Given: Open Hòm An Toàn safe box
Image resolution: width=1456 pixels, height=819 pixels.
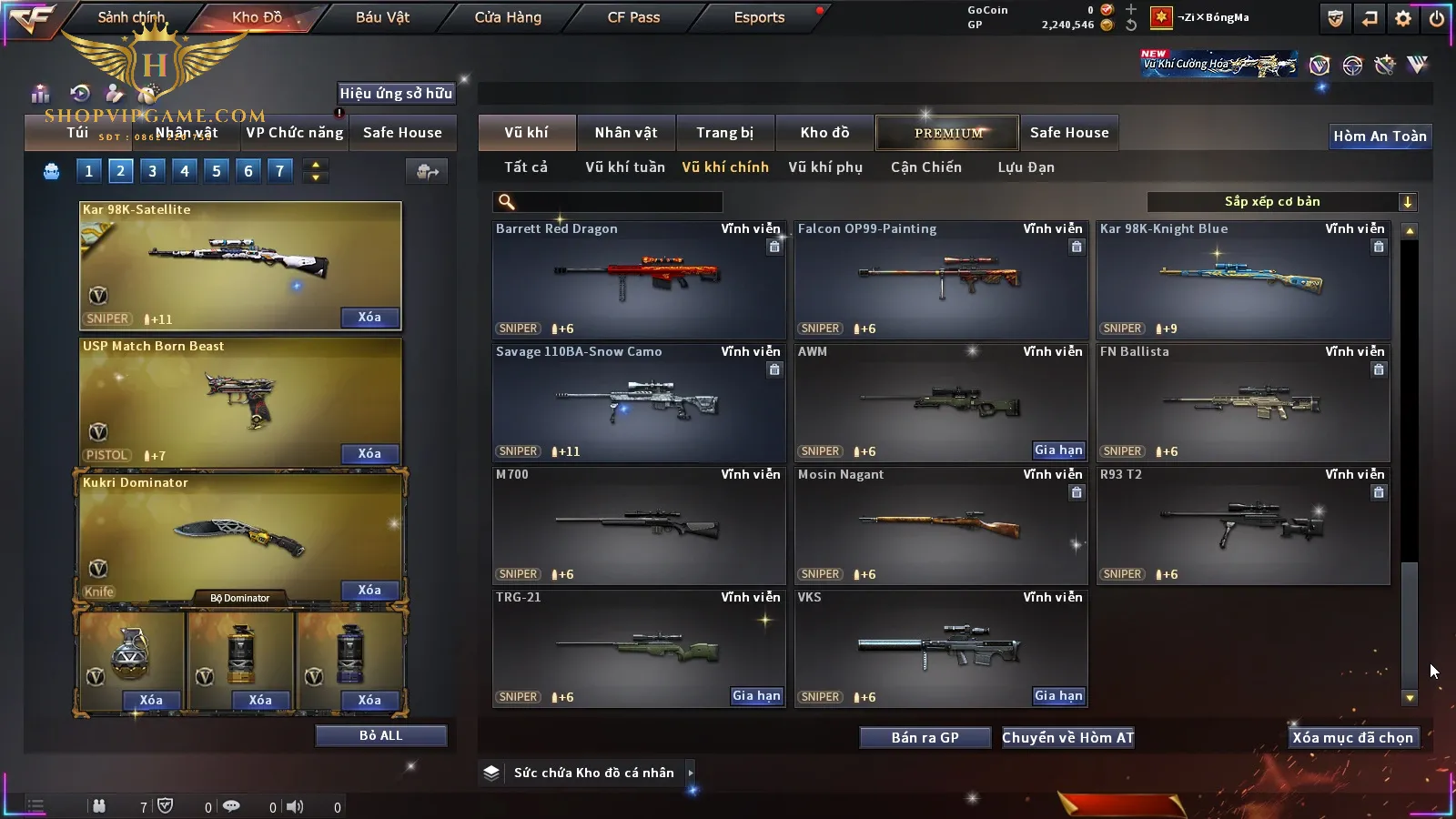Looking at the screenshot, I should [x=1380, y=136].
